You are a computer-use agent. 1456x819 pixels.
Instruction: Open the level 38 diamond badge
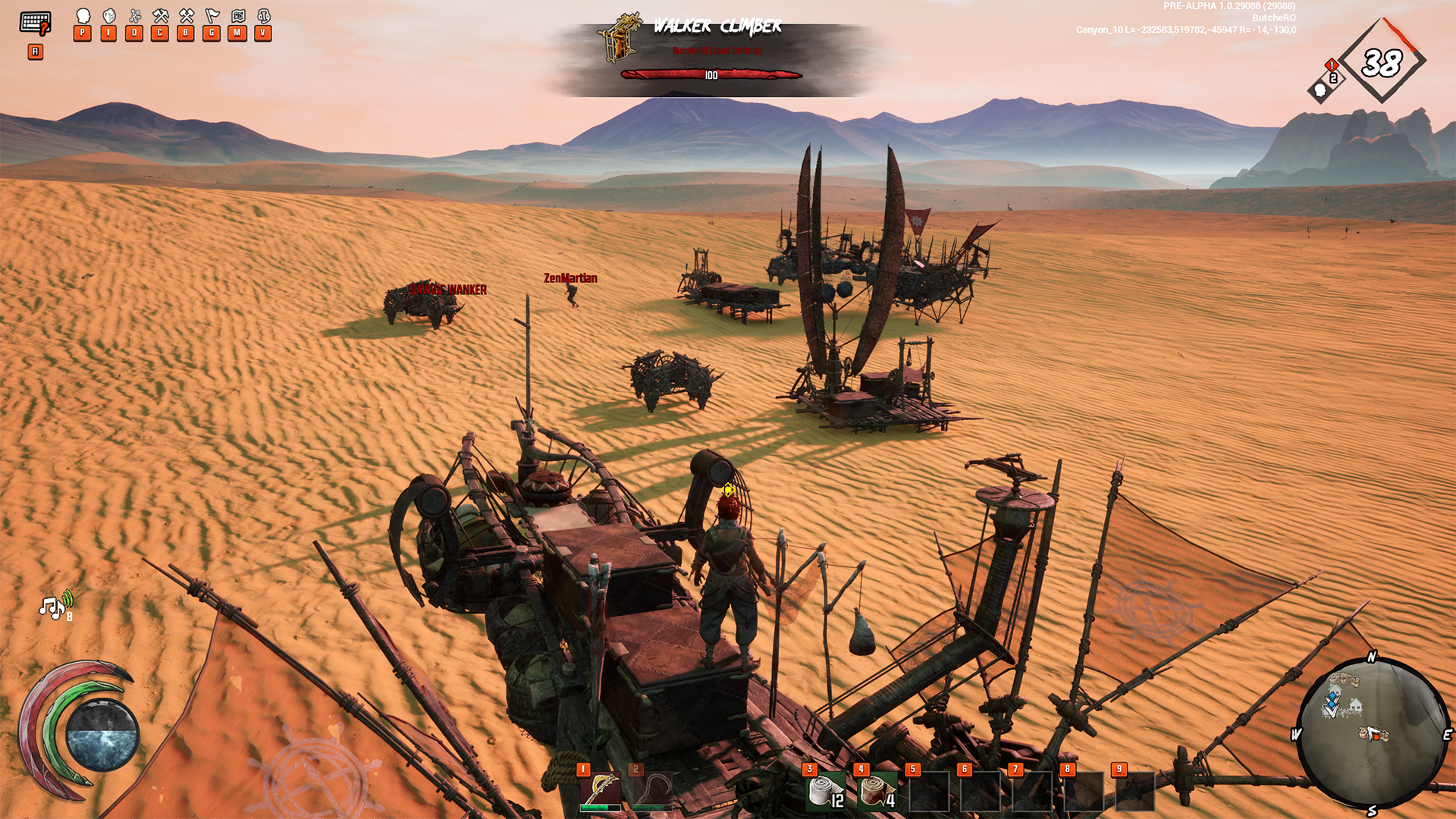(1382, 62)
